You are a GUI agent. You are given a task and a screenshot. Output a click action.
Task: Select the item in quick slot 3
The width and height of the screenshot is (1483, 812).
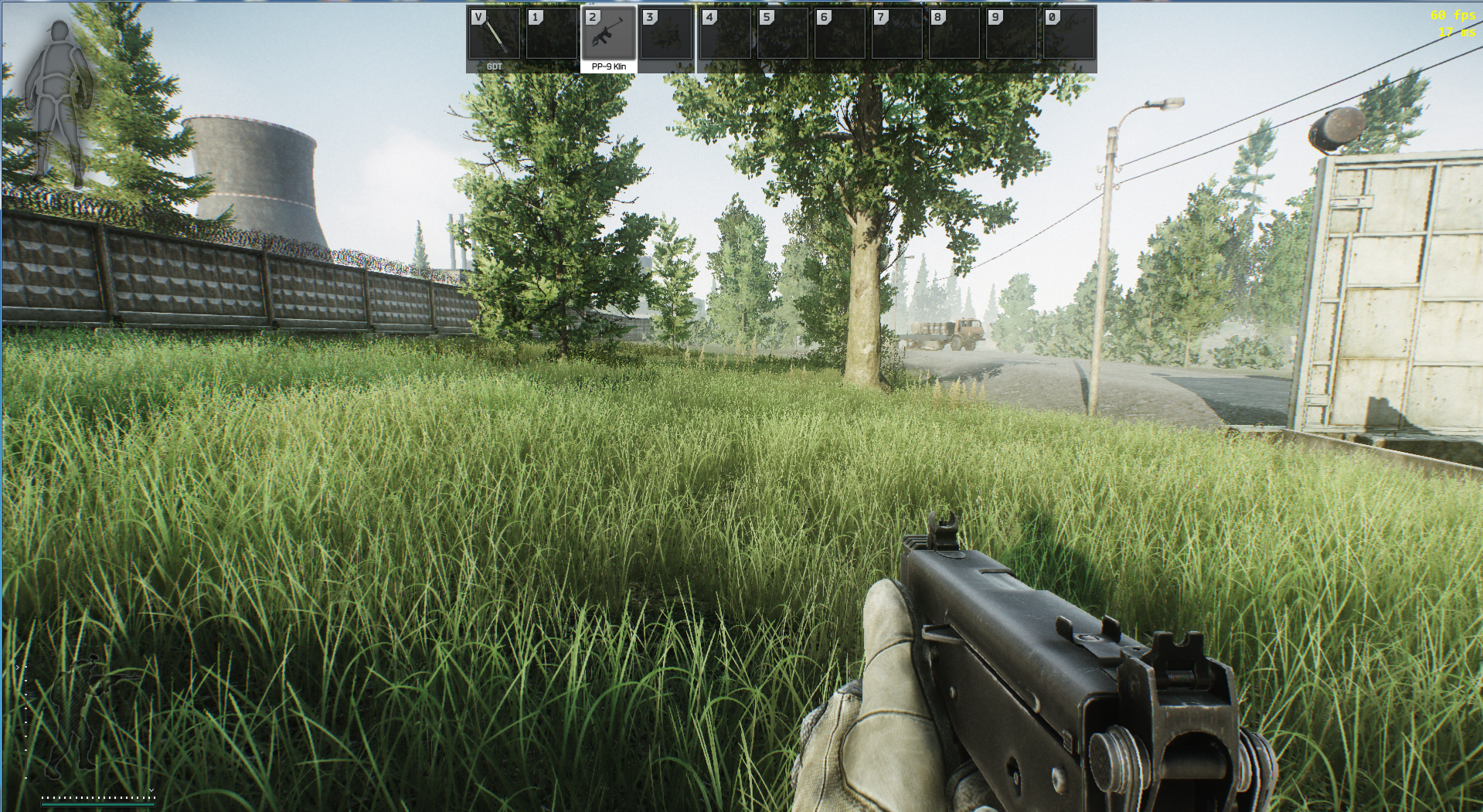coord(665,35)
